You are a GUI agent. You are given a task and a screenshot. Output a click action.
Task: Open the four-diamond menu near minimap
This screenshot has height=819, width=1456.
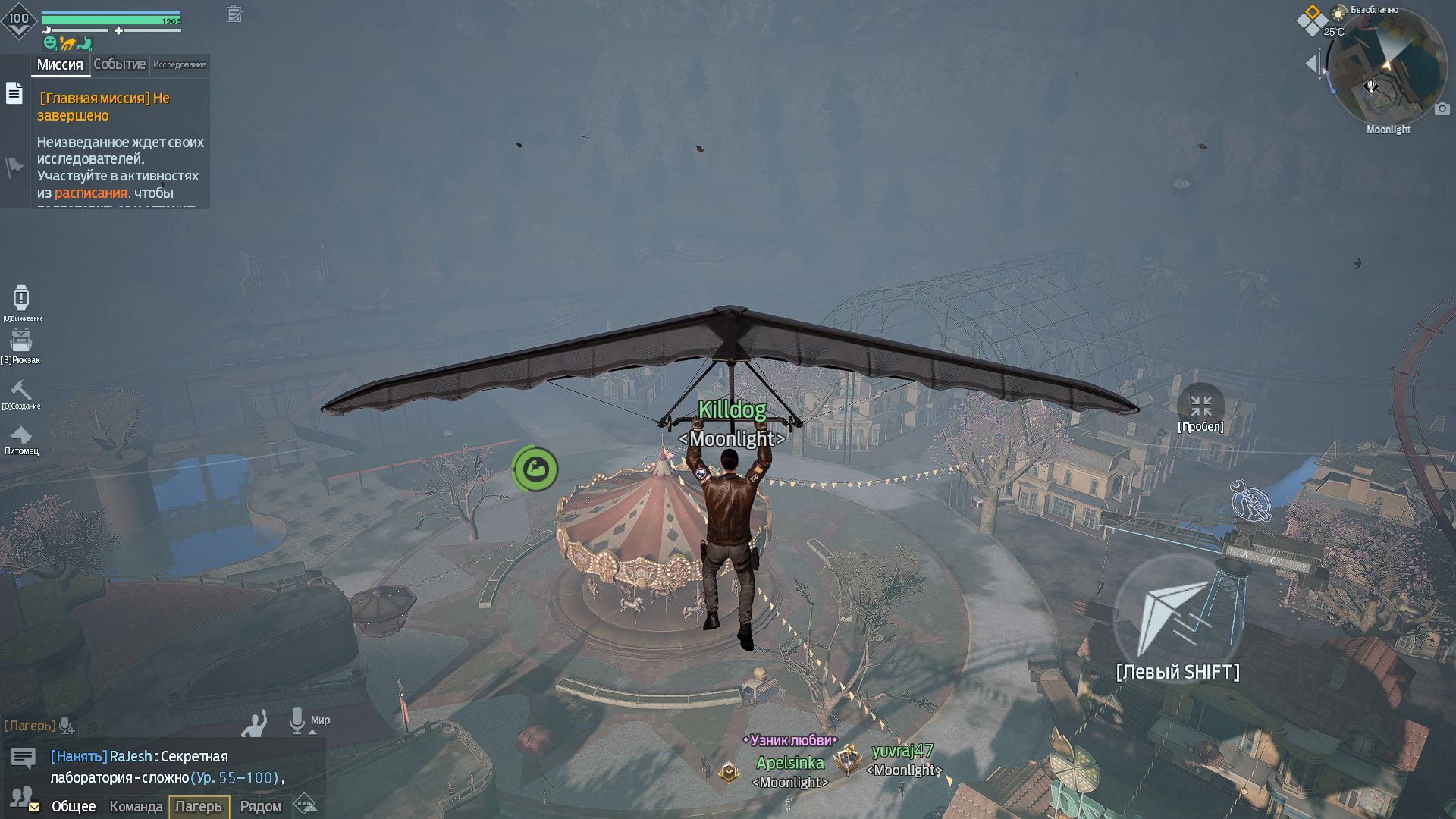pyautogui.click(x=1311, y=20)
